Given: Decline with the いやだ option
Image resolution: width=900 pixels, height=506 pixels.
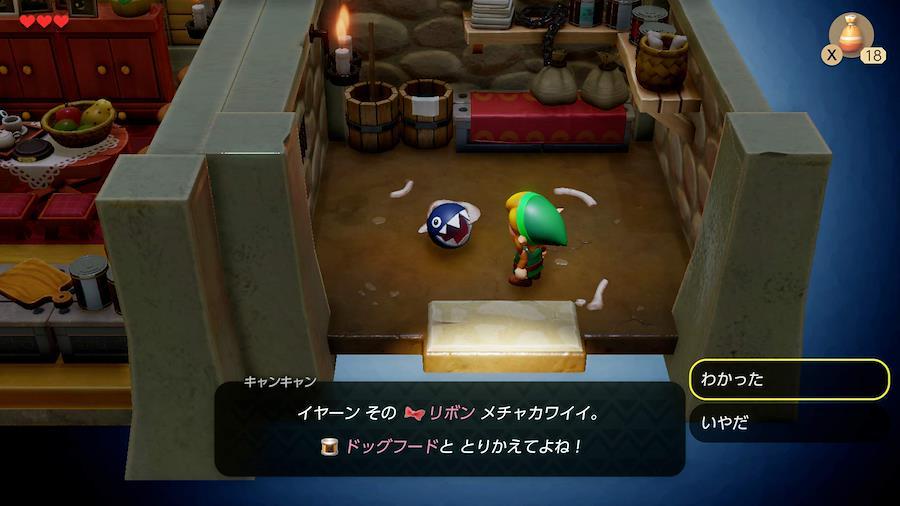Looking at the screenshot, I should pos(788,423).
